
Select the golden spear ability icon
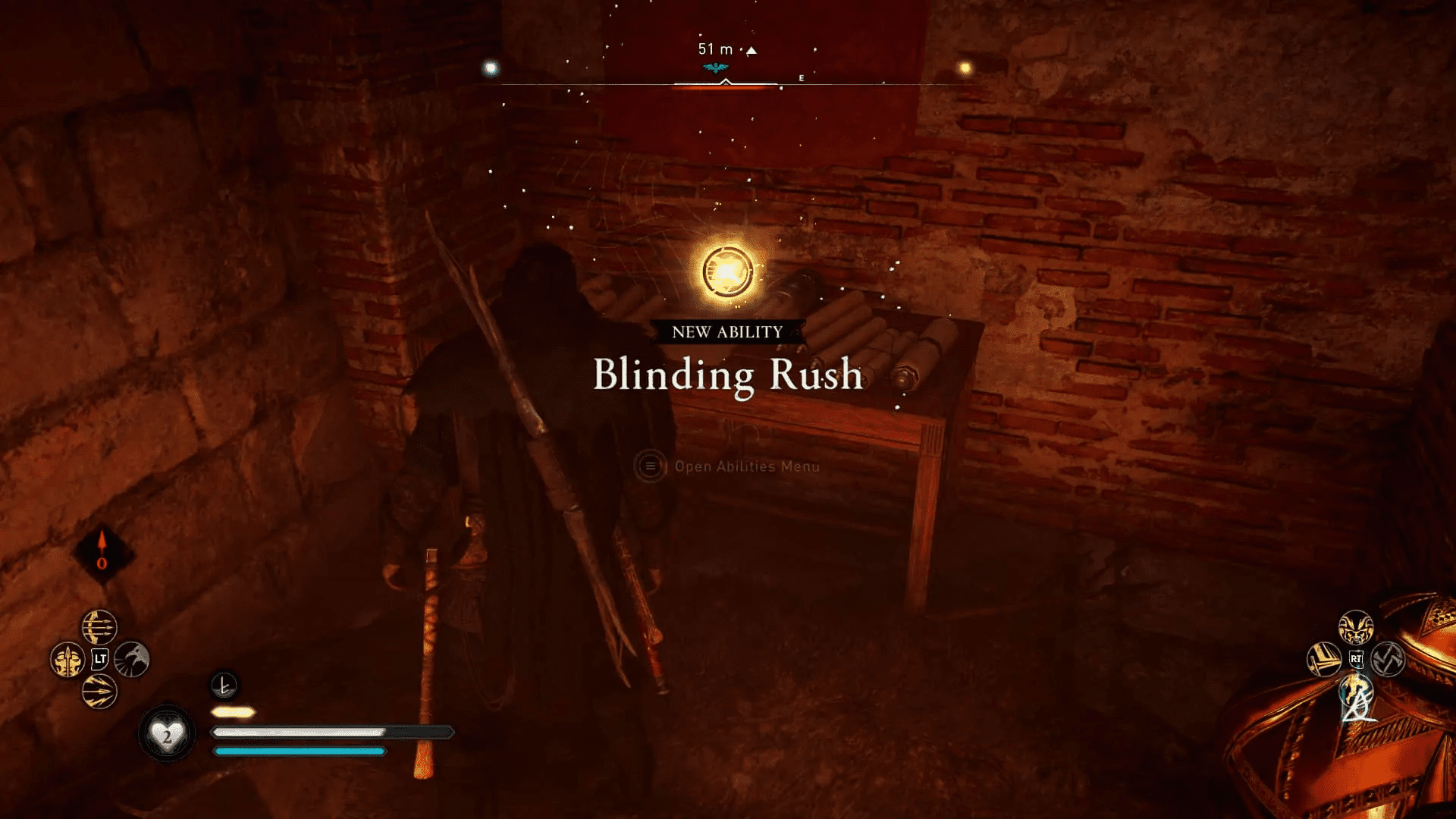[x=67, y=661]
